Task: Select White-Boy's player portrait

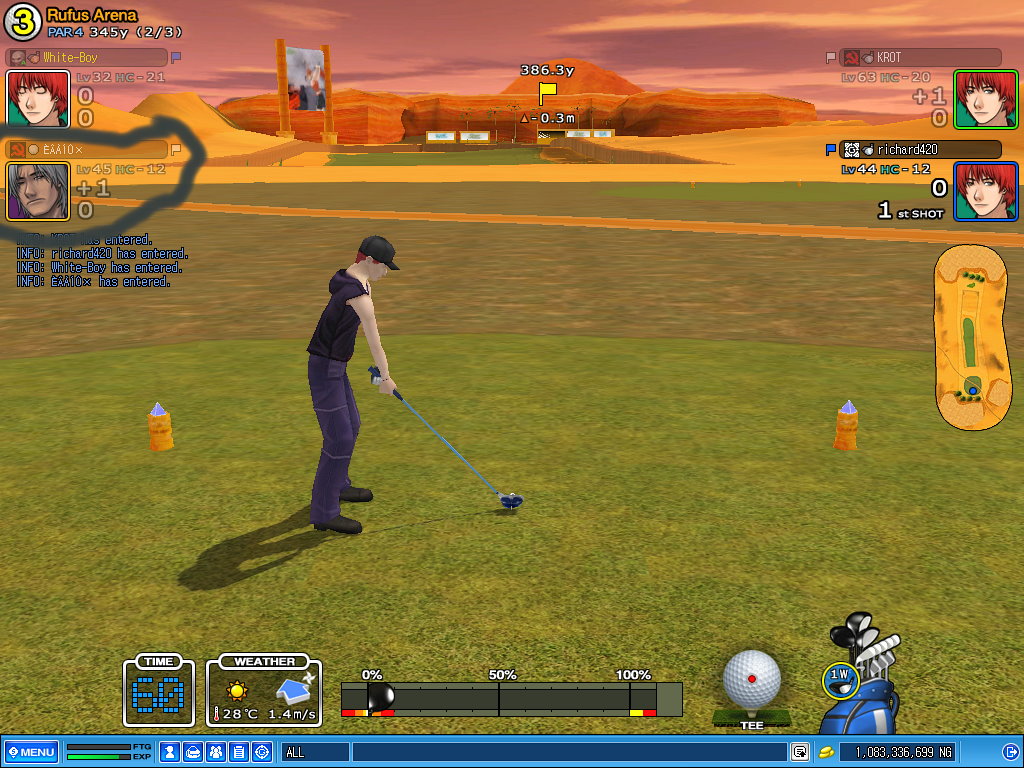Action: (37, 99)
